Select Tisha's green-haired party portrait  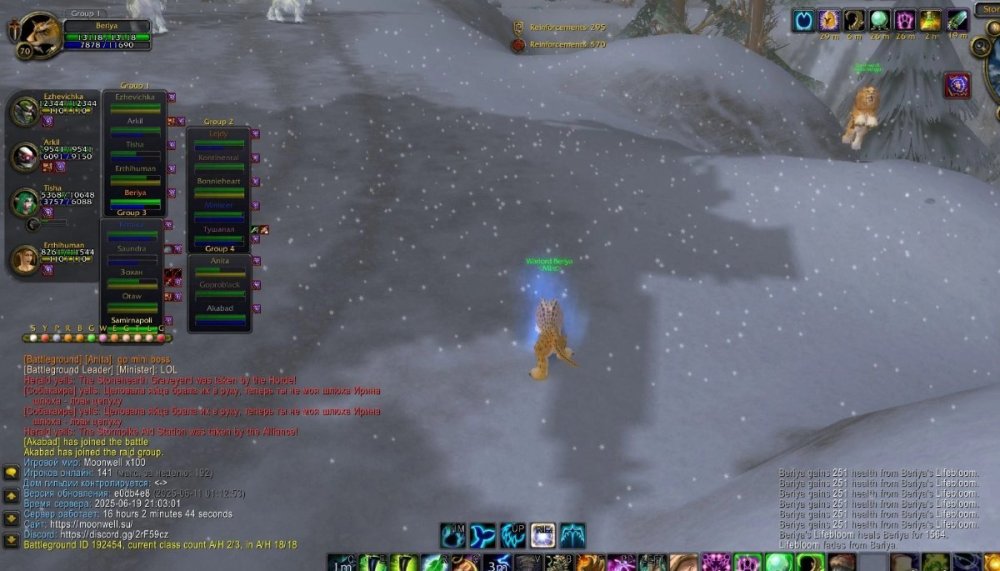pos(24,202)
